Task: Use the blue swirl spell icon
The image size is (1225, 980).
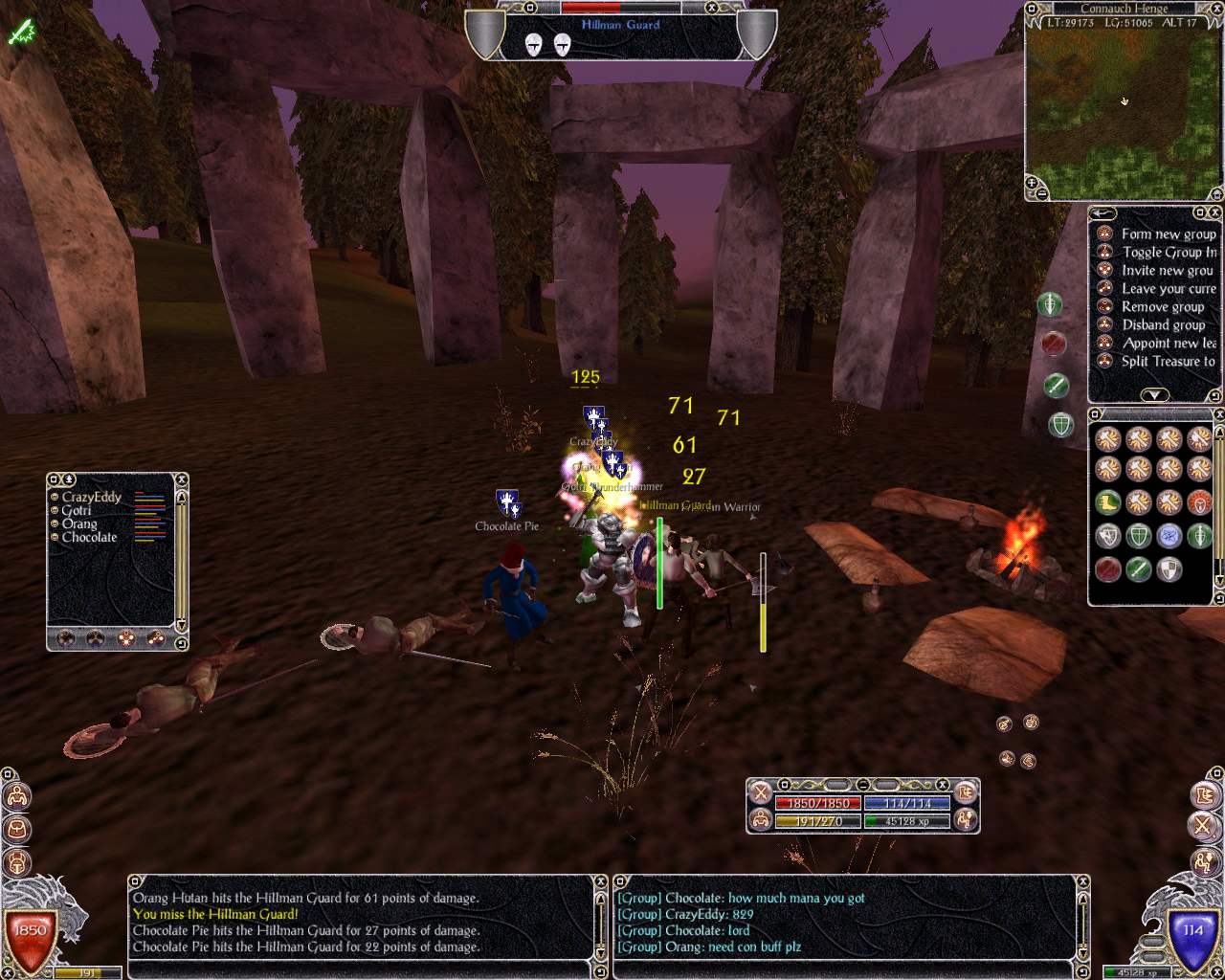Action: pyautogui.click(x=1169, y=536)
